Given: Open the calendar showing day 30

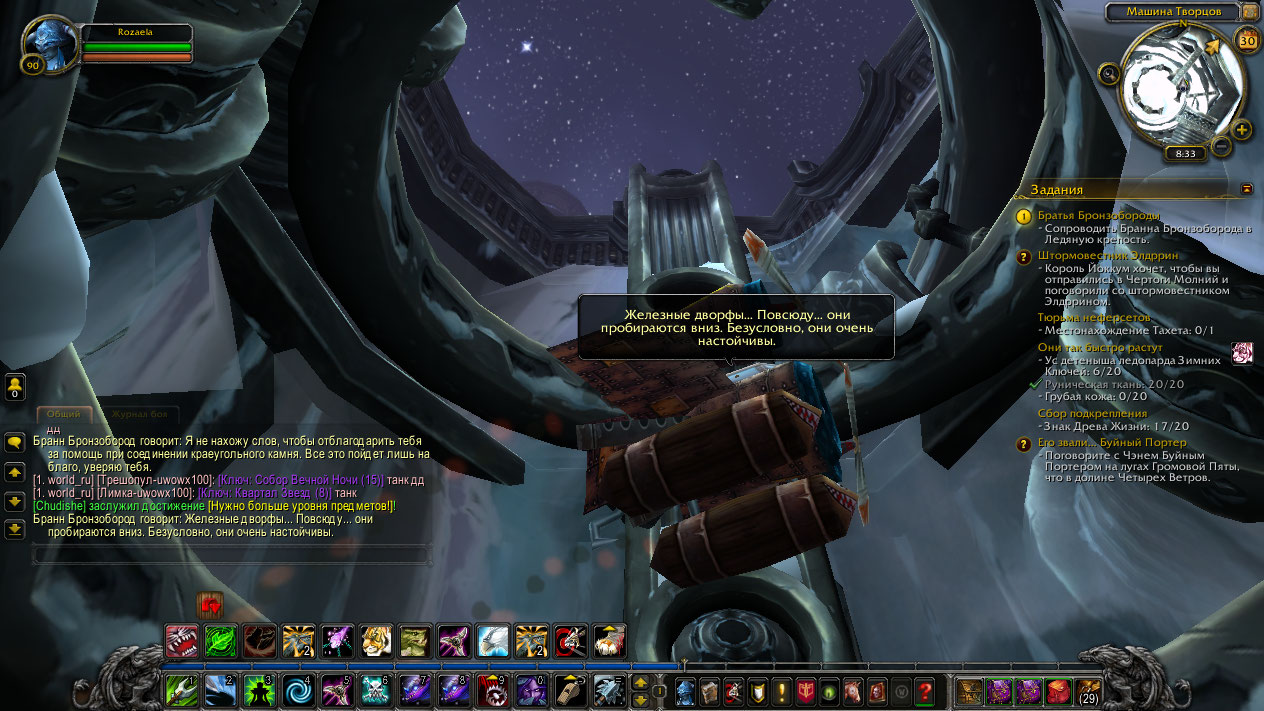Looking at the screenshot, I should click(1247, 40).
